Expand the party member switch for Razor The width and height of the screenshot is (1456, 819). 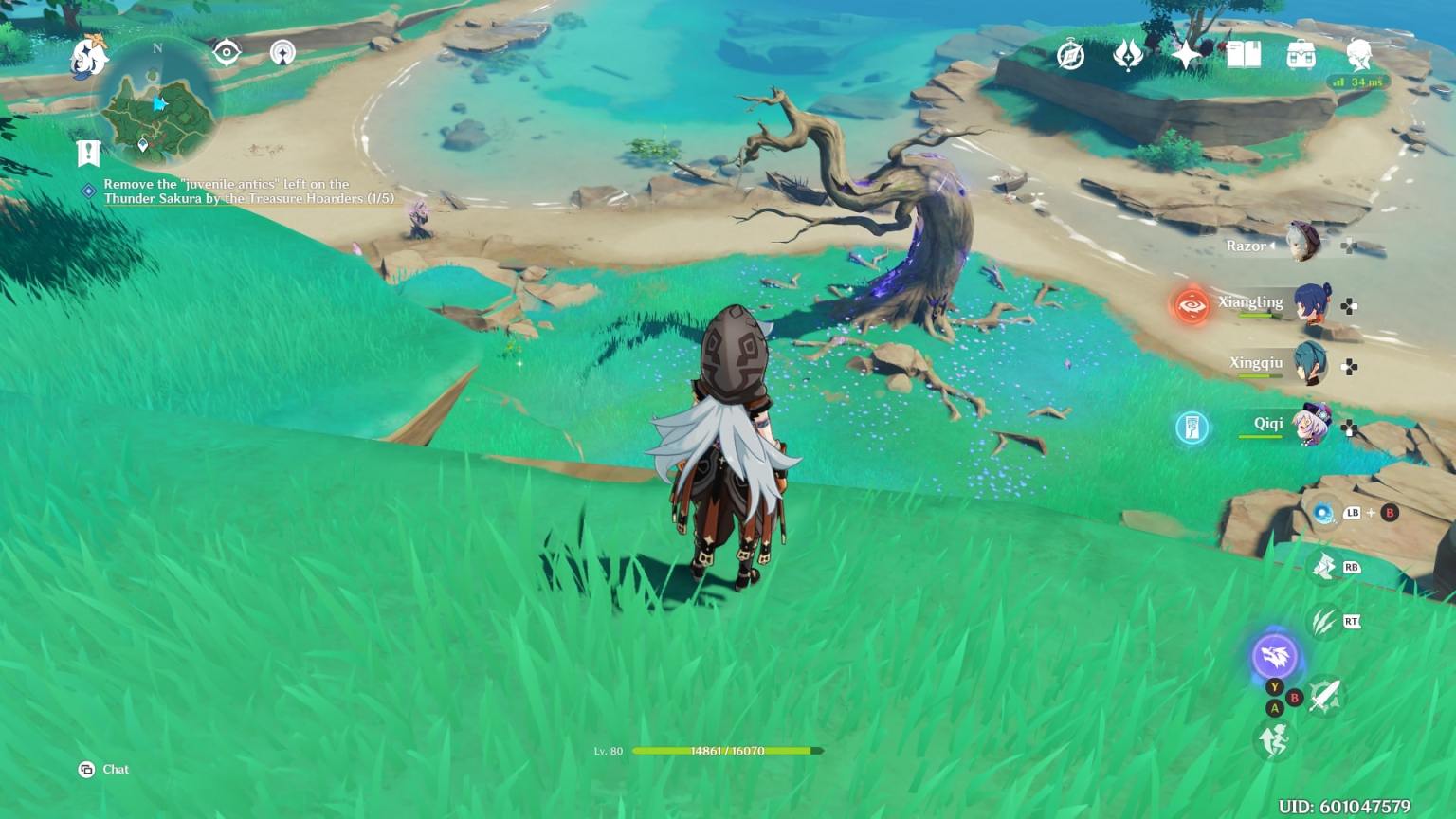pyautogui.click(x=1350, y=245)
